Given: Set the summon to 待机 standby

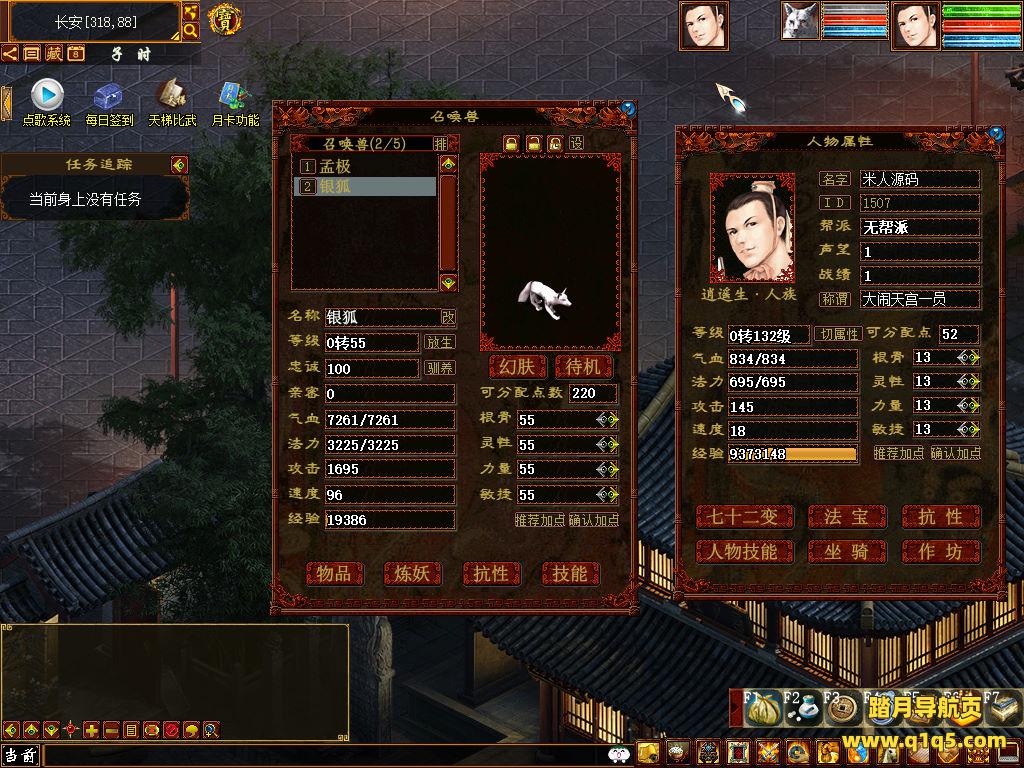Looking at the screenshot, I should (583, 366).
